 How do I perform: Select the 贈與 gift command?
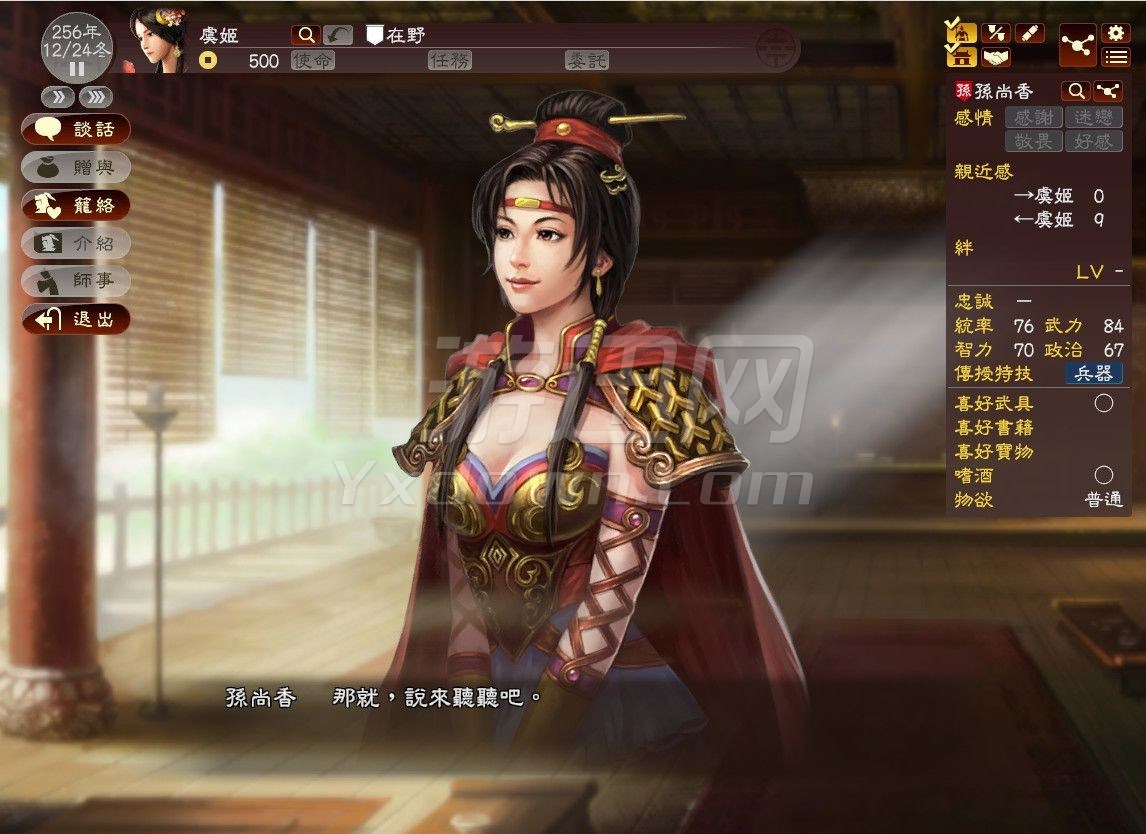76,167
